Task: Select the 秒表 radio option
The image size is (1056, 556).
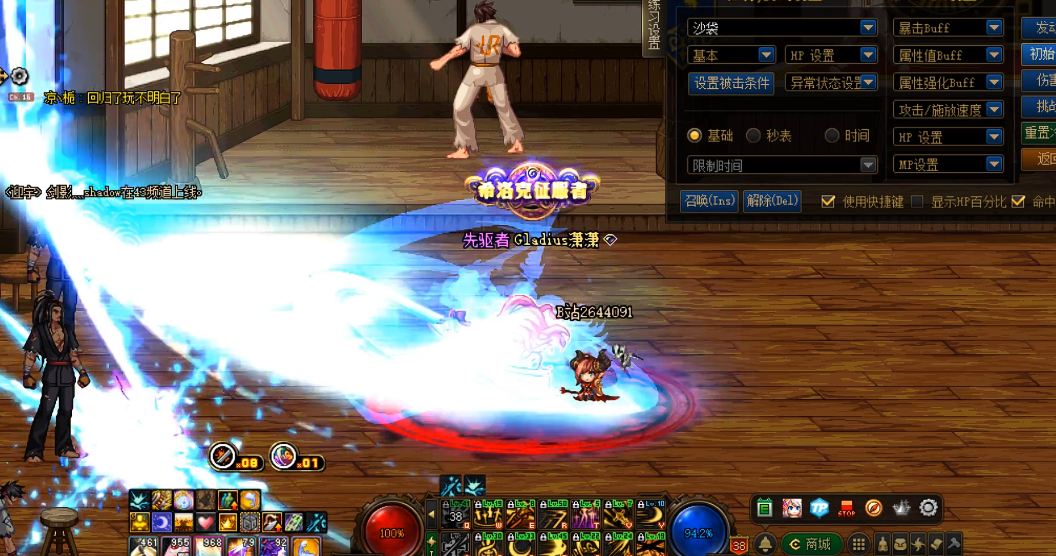Action: click(754, 136)
